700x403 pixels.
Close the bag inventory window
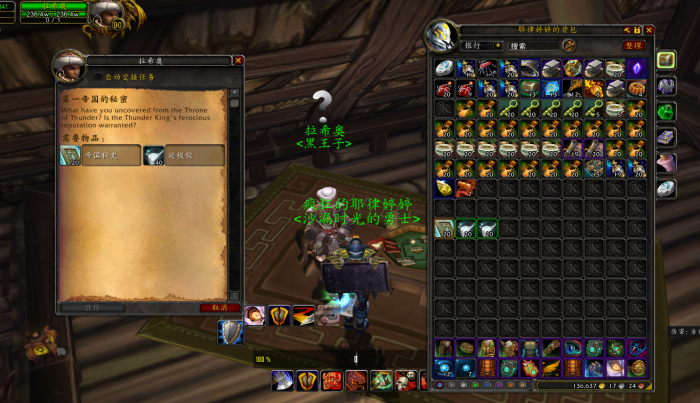[648, 30]
